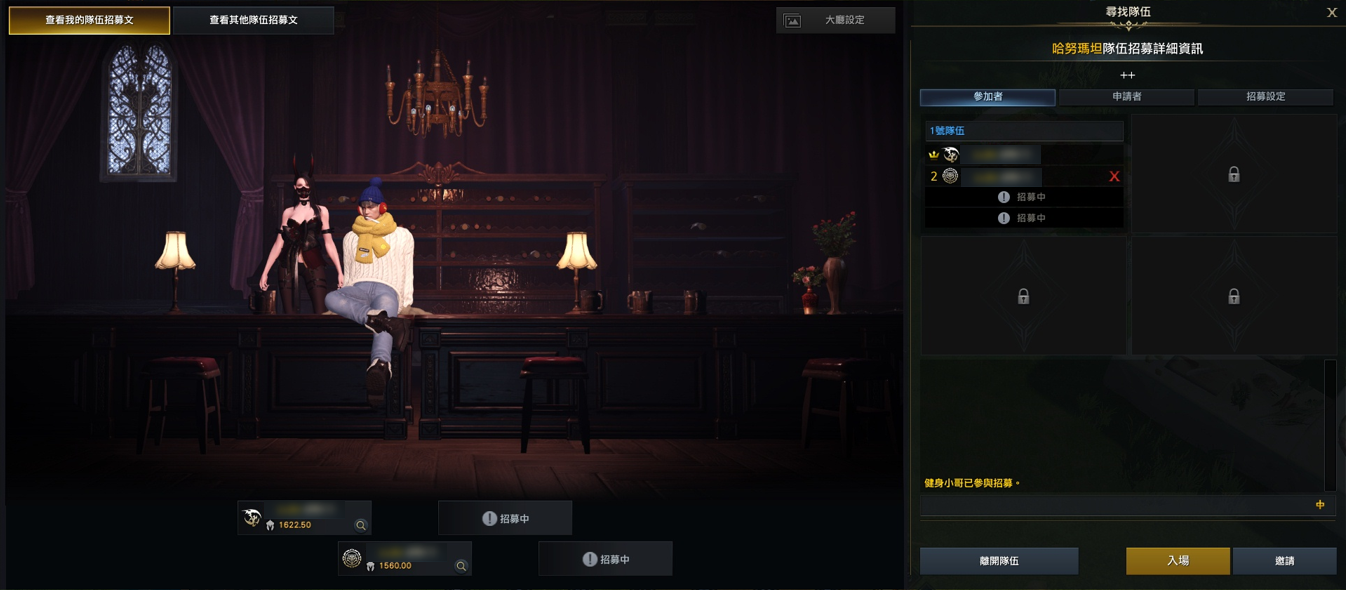Screen dimensions: 1346x590
Task: Inspect the 1622.50 player via magnifier
Action: pos(361,525)
